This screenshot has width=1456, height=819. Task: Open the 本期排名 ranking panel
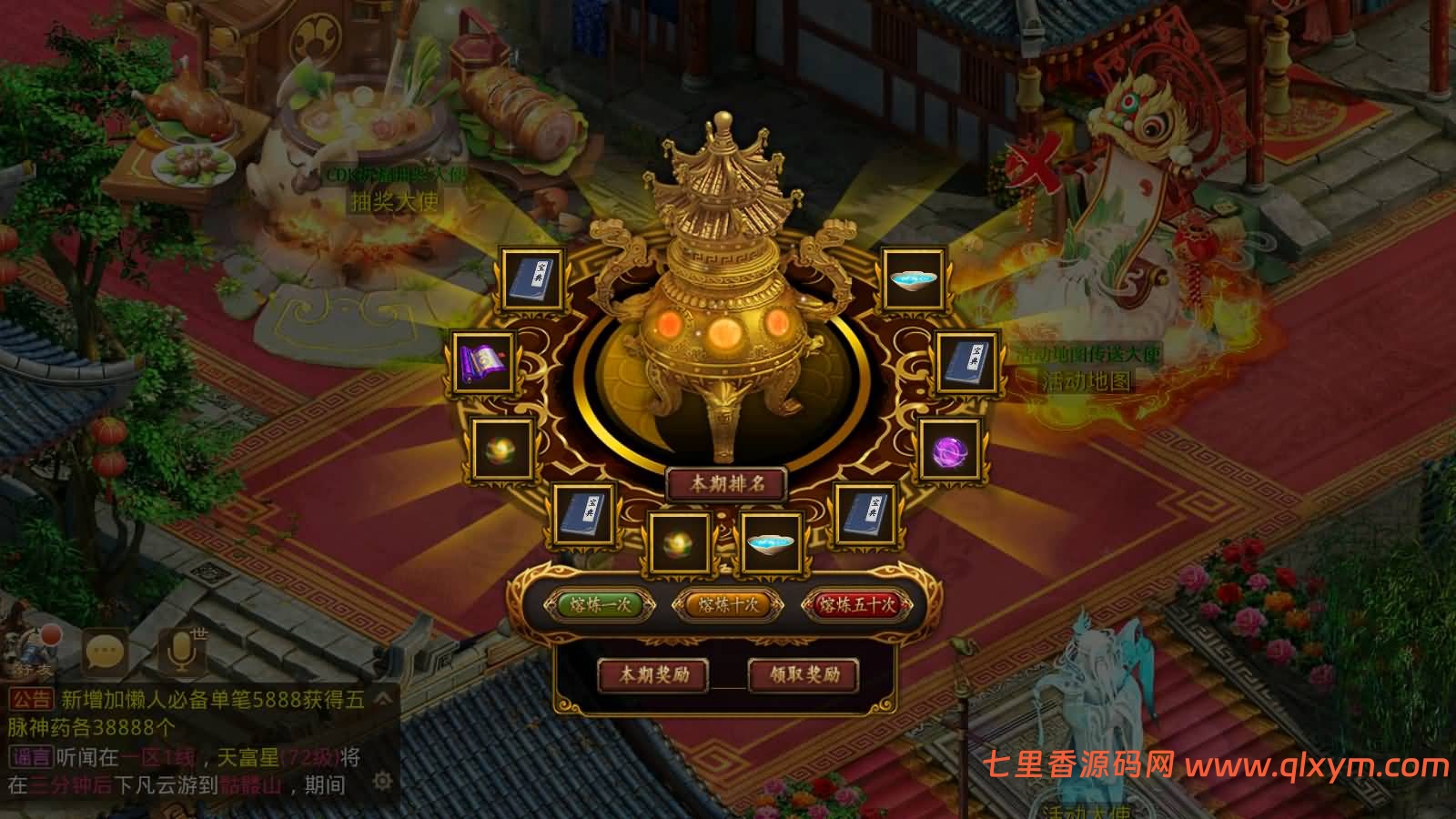point(727,485)
